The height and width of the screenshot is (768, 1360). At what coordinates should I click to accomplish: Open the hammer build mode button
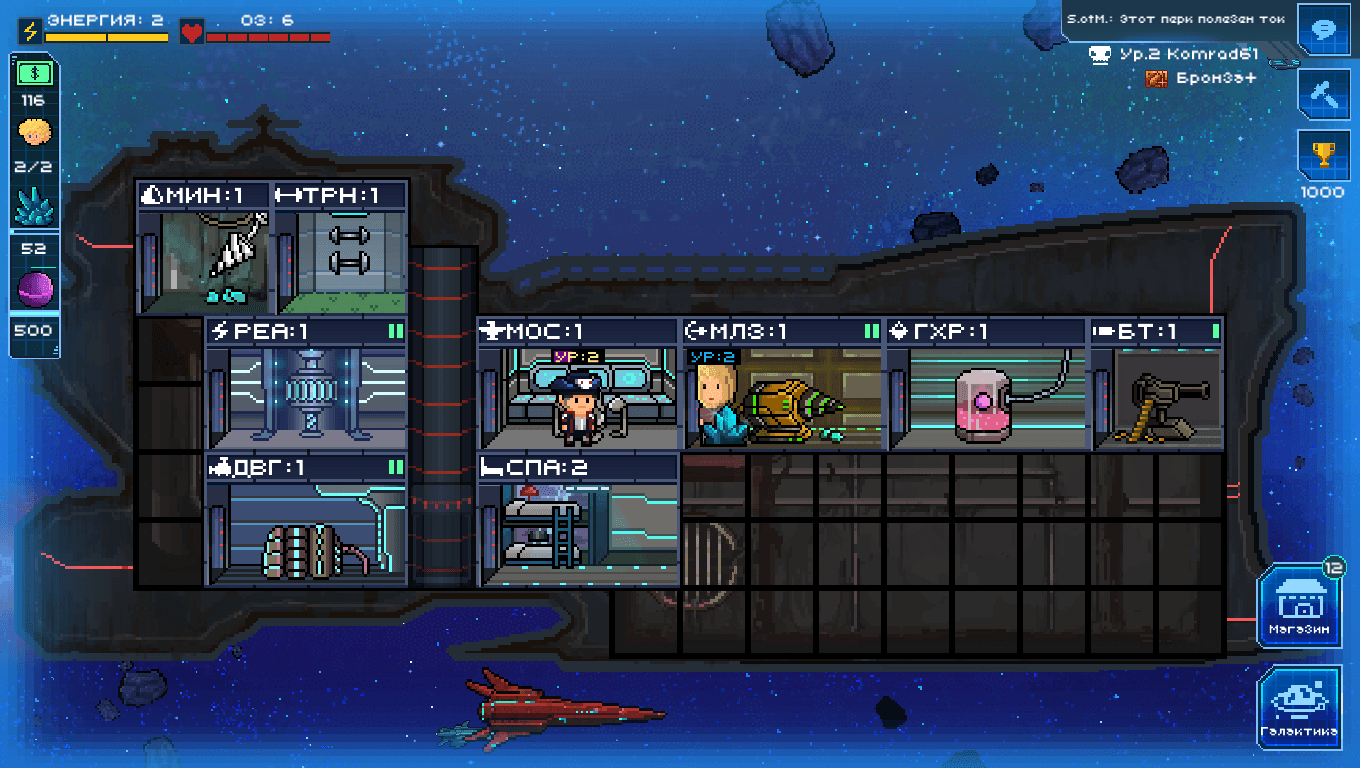click(1324, 93)
